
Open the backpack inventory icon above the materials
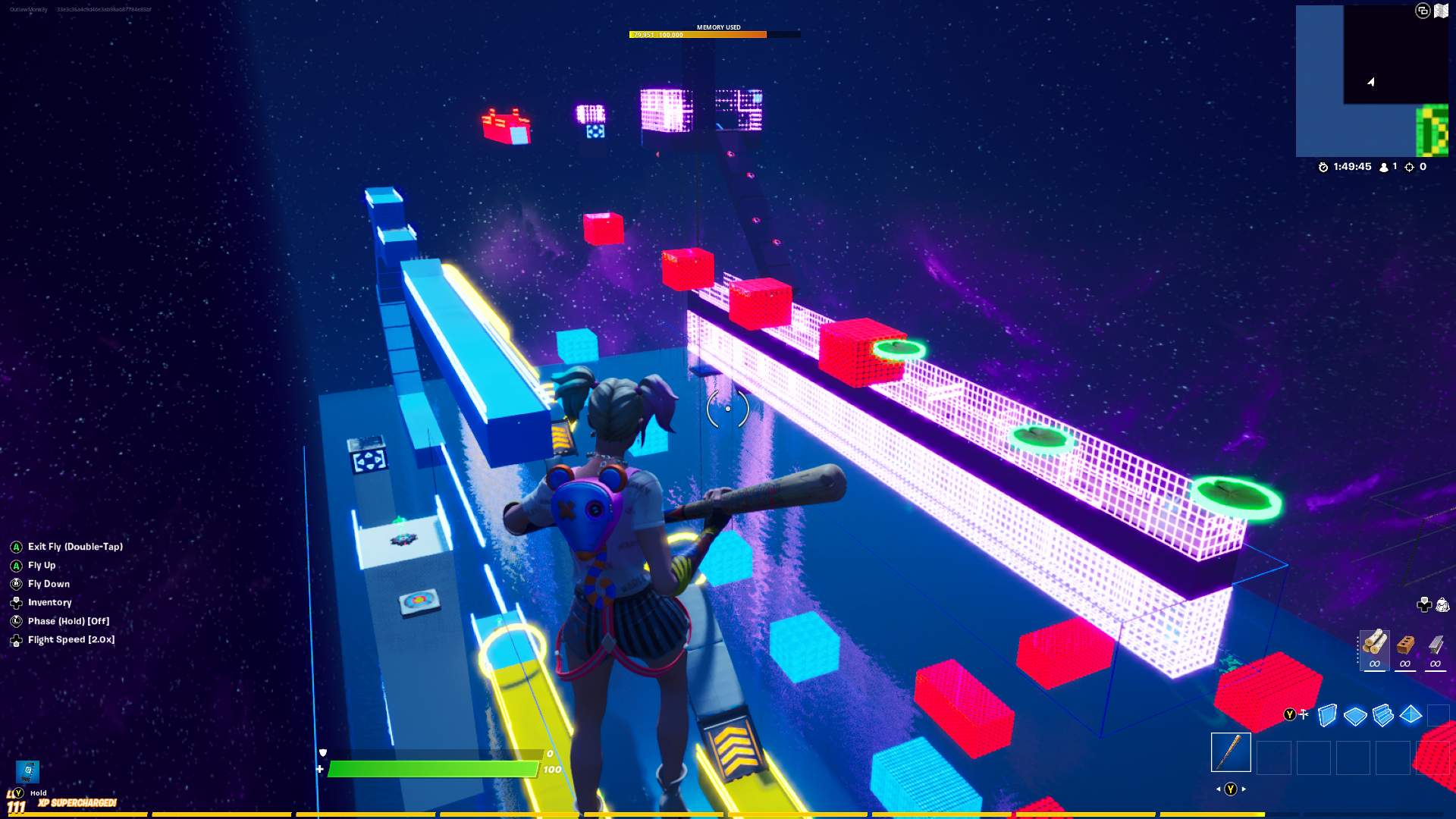[1442, 604]
